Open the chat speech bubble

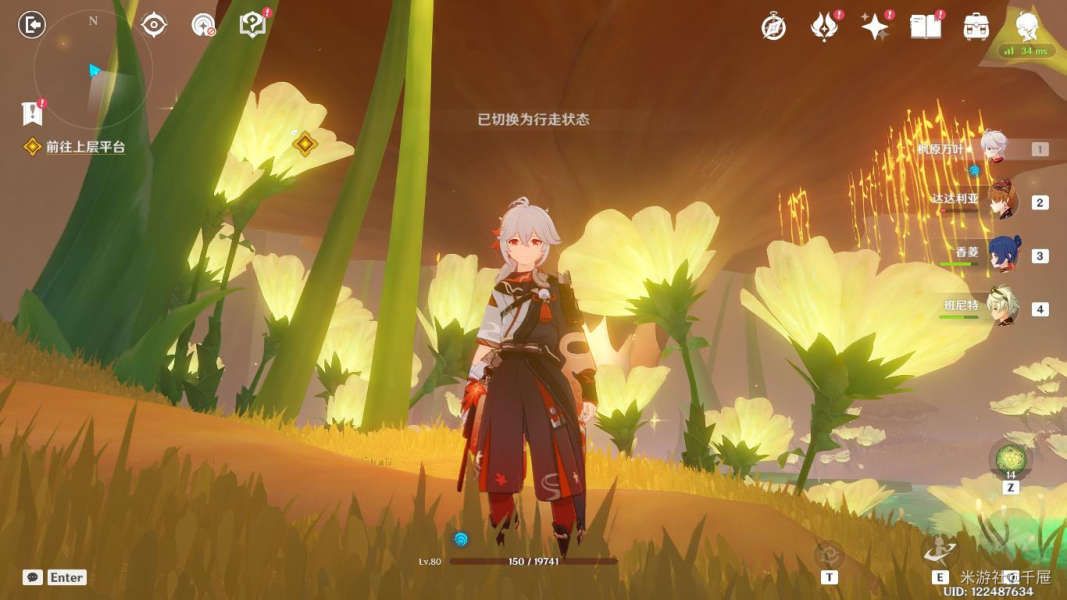coord(32,577)
